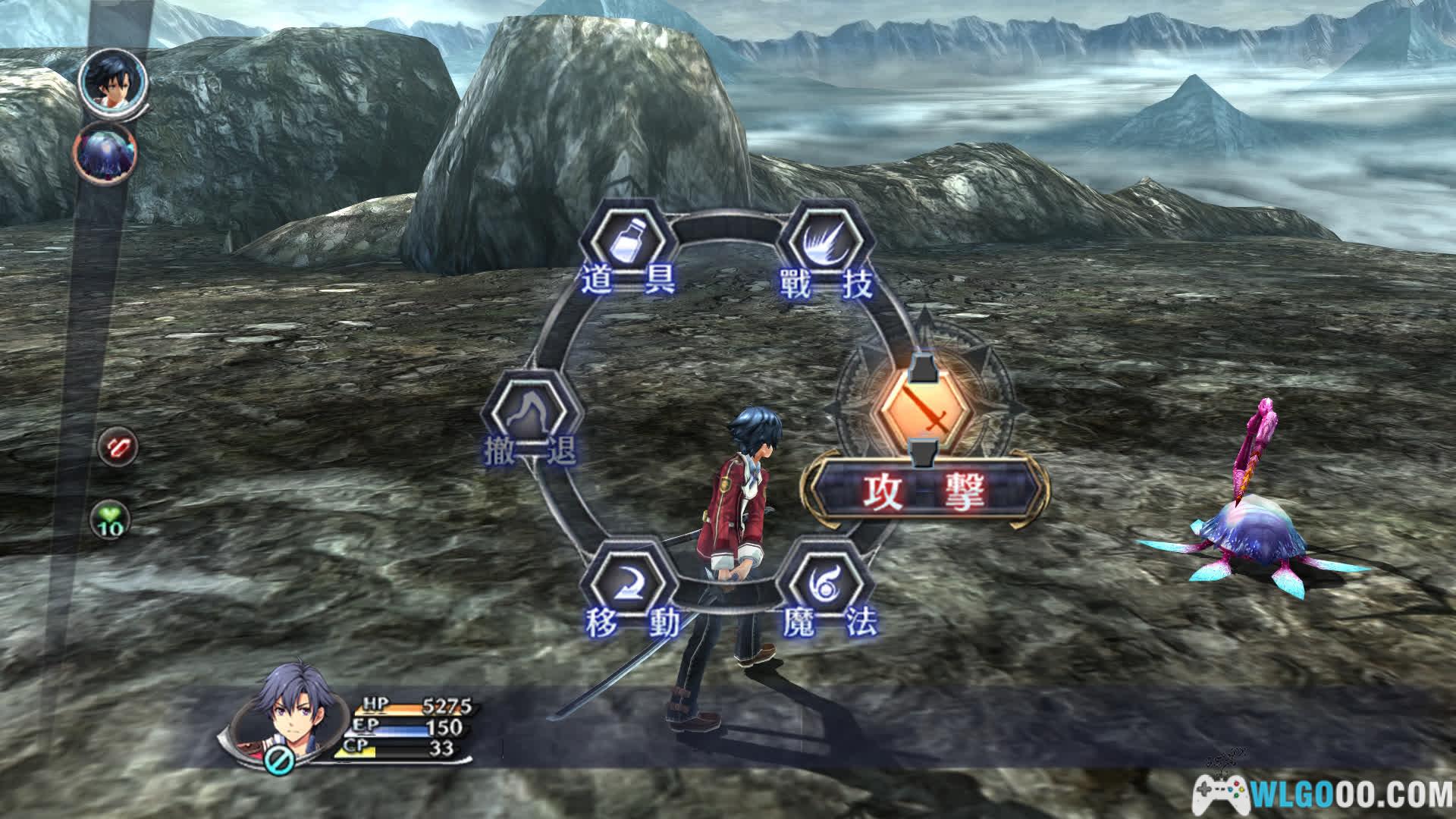Click the green heart 10 bonus icon
The image size is (1456, 819).
tap(111, 521)
